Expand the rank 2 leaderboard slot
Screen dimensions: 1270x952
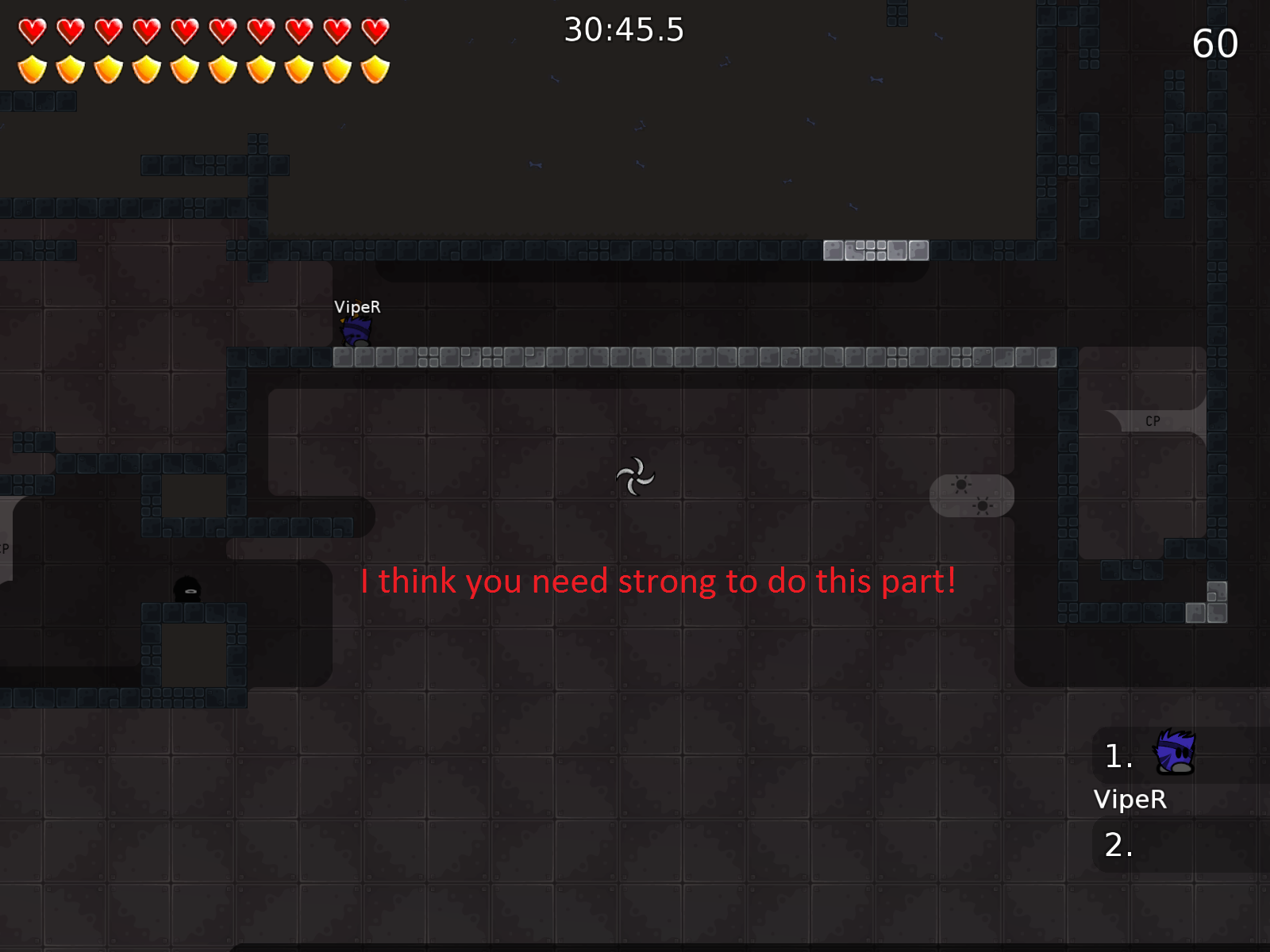tap(1118, 846)
